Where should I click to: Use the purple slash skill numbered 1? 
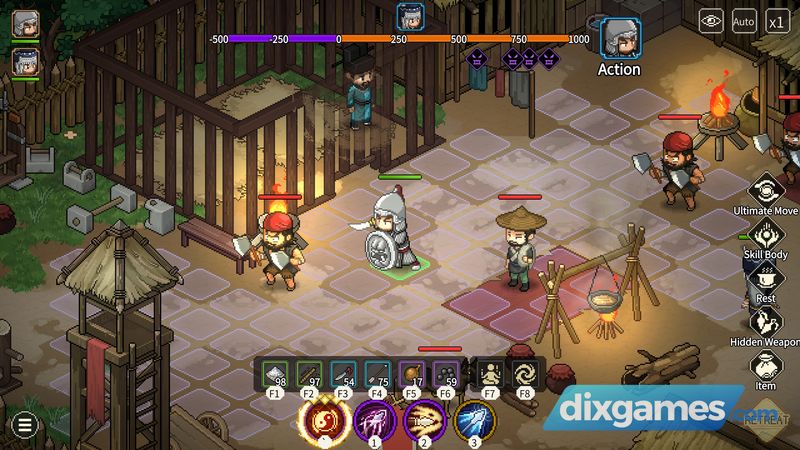tap(372, 421)
